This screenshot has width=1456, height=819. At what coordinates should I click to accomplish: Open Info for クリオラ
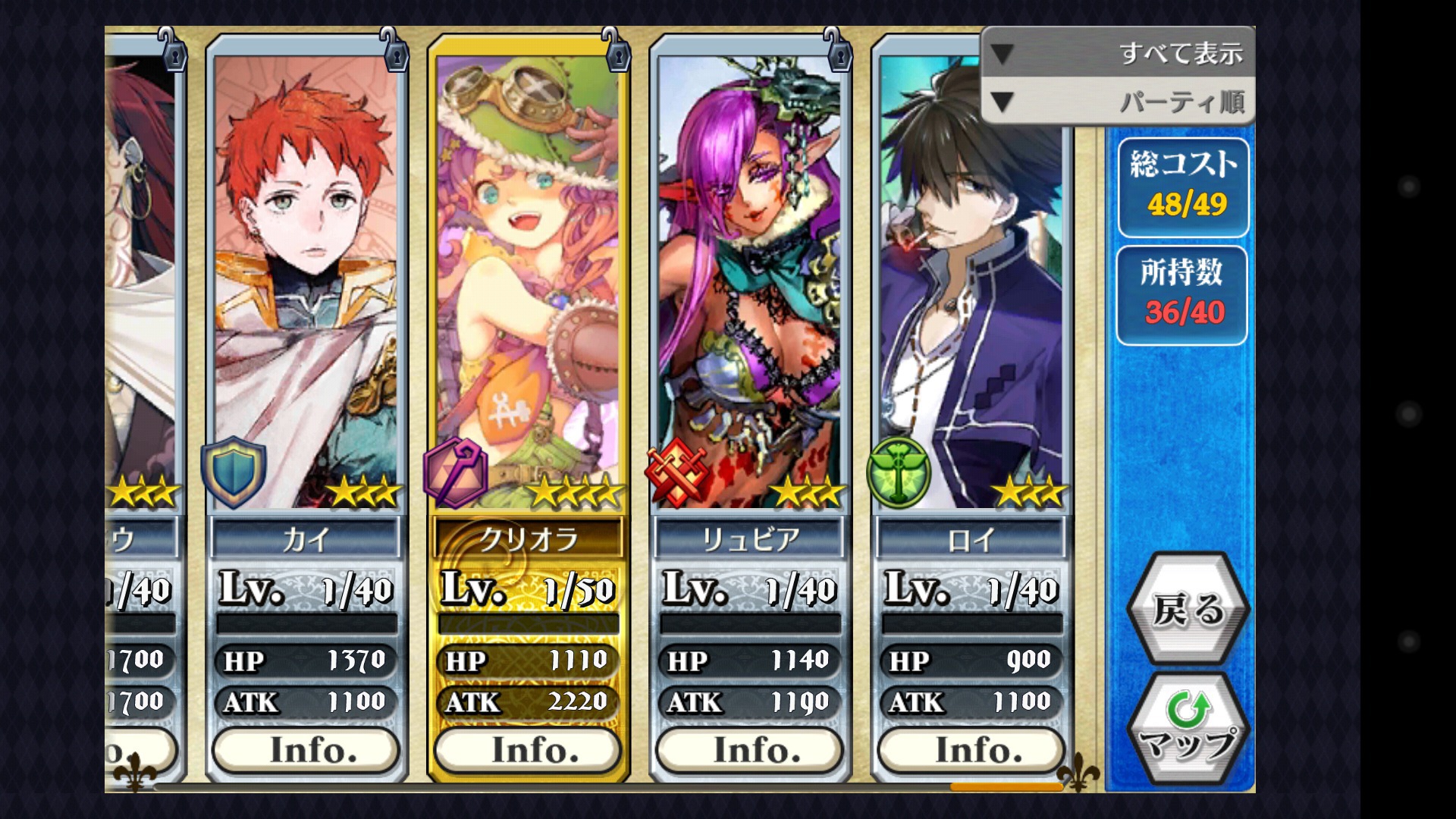528,750
